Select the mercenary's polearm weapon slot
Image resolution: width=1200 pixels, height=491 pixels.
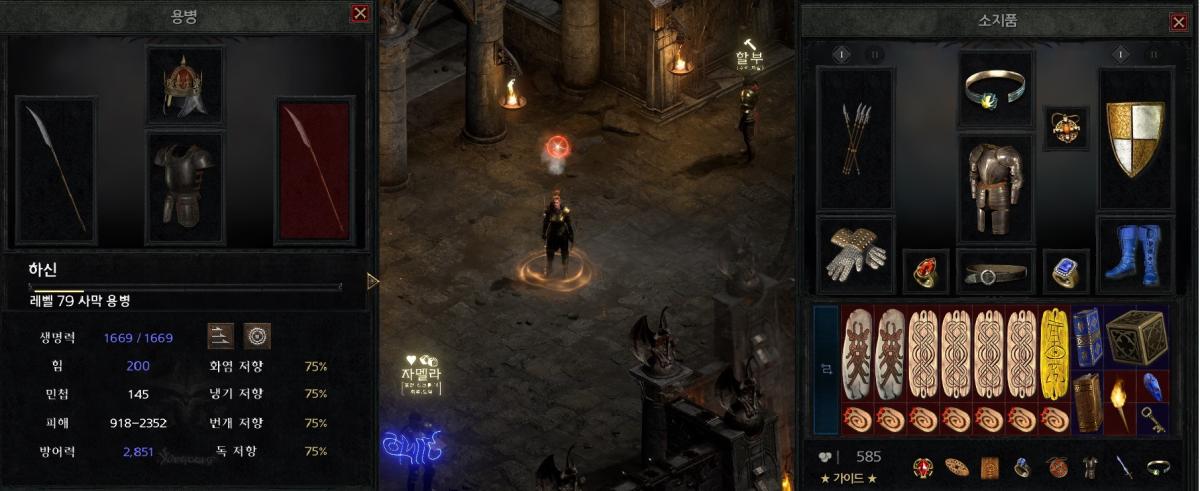click(x=56, y=170)
